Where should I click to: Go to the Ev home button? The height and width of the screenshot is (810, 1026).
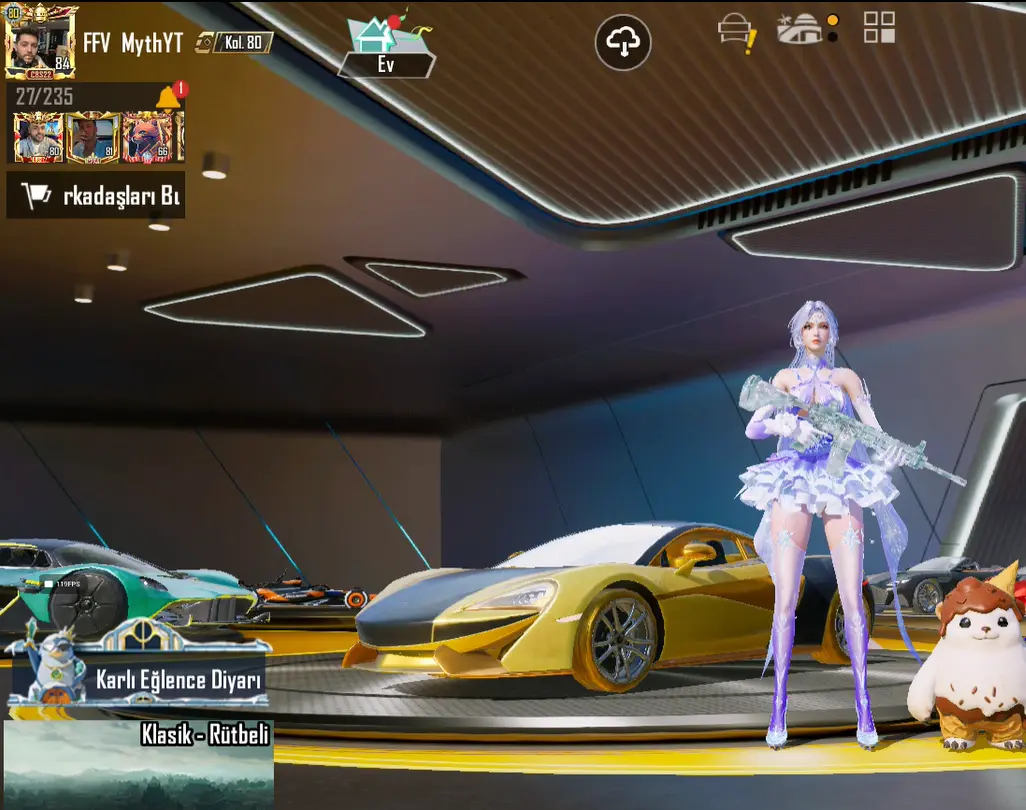(386, 47)
